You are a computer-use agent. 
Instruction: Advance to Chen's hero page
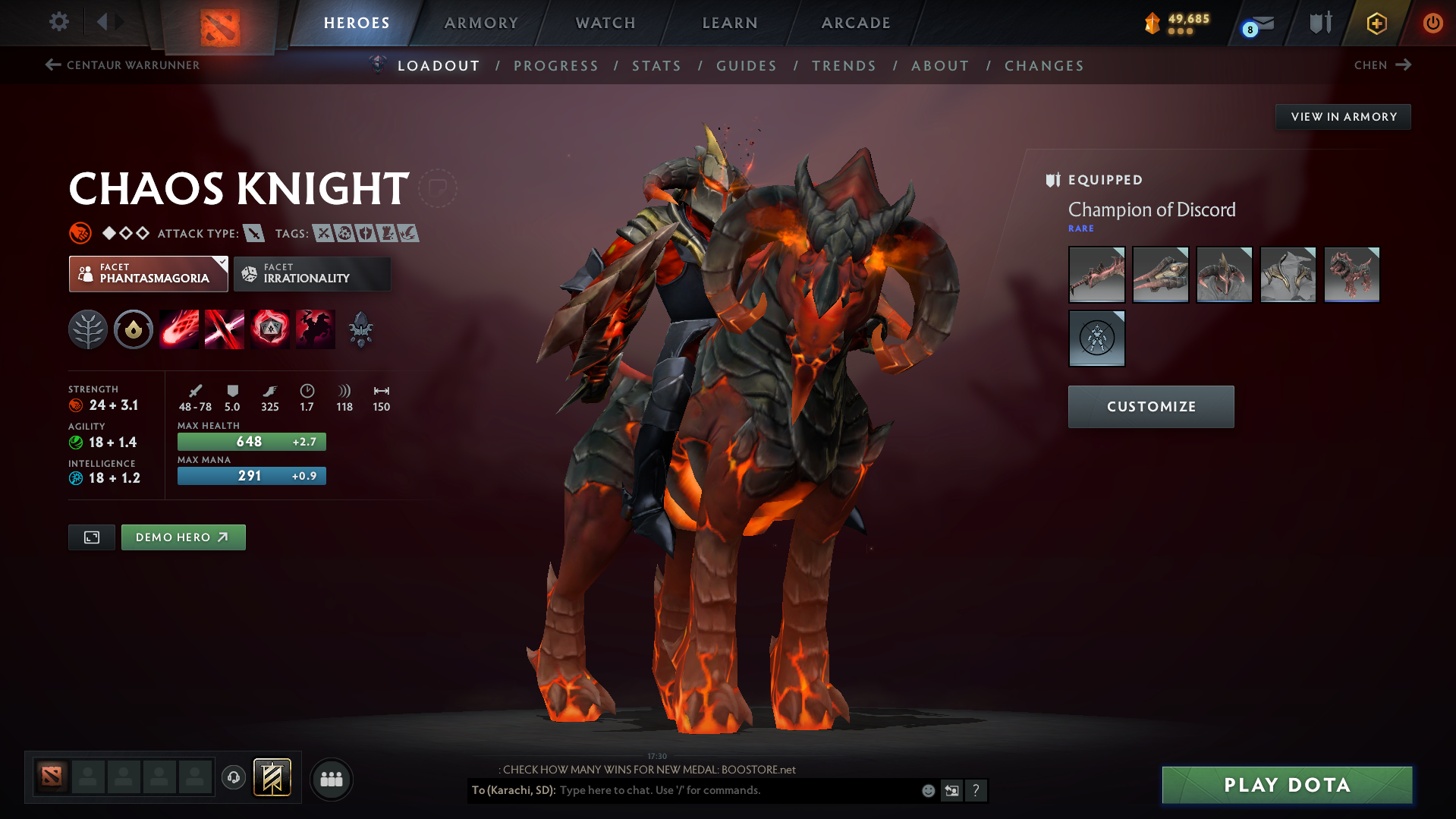[x=1382, y=65]
